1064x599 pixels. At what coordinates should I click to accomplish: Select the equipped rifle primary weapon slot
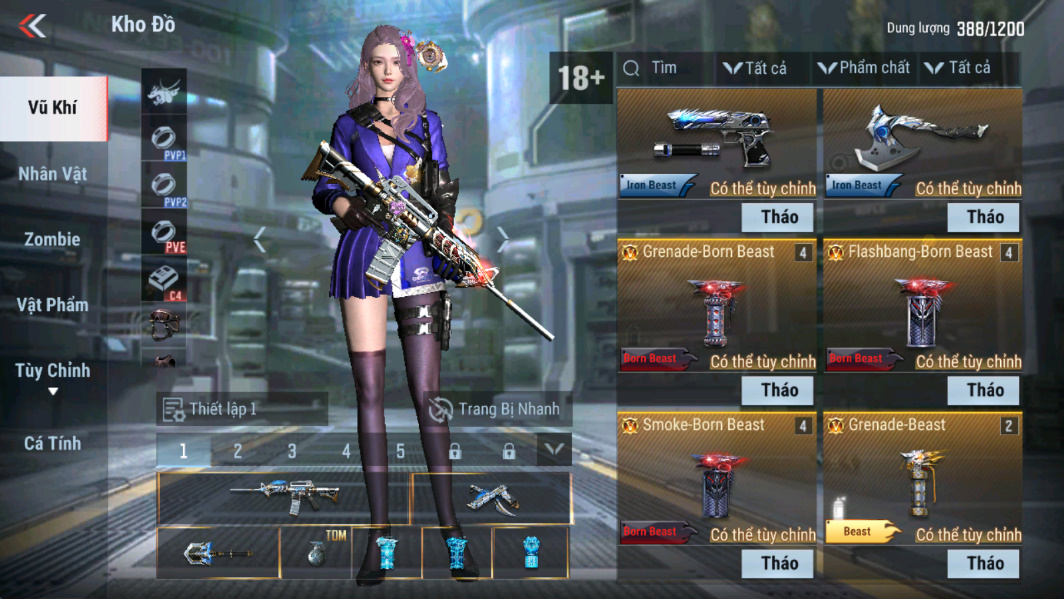[284, 497]
